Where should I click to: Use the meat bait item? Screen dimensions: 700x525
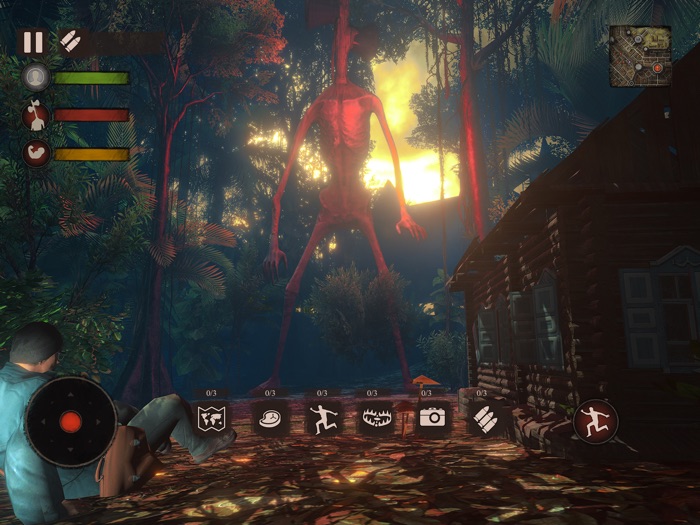click(271, 417)
